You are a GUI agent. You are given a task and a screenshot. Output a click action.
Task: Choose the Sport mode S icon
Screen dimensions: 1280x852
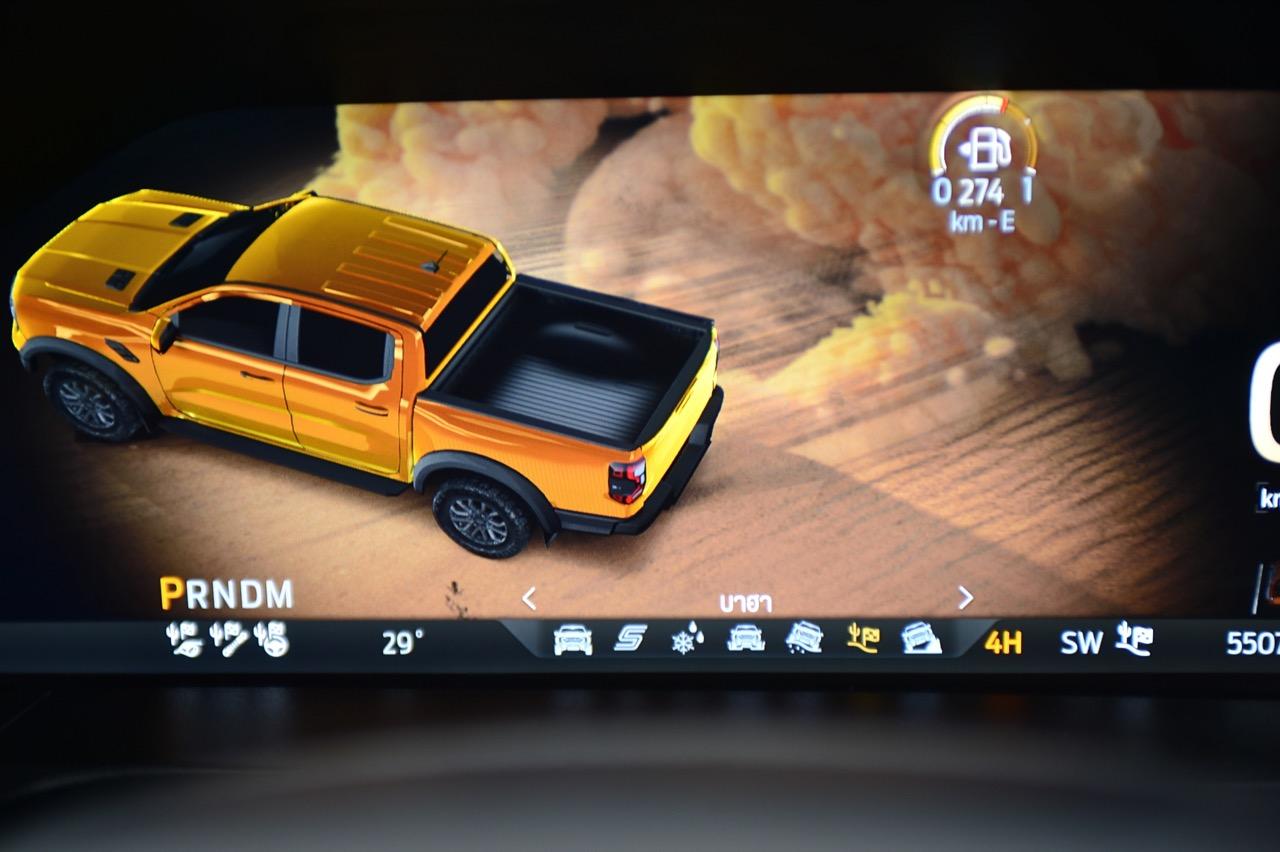(630, 638)
